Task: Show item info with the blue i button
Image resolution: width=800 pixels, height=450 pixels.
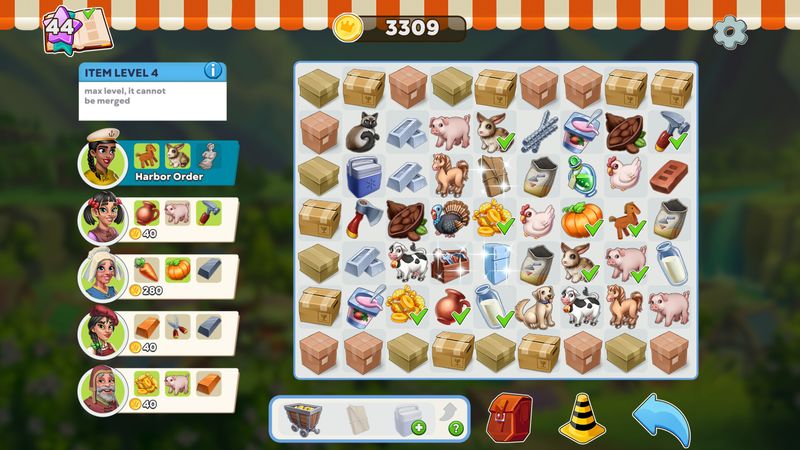Action: click(212, 71)
